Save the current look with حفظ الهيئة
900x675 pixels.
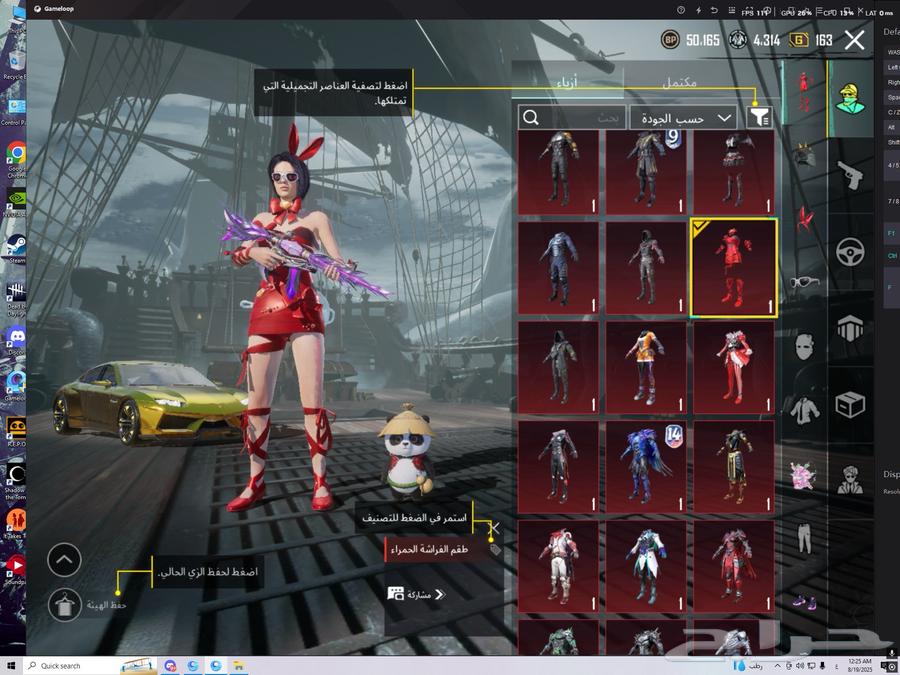pos(65,604)
